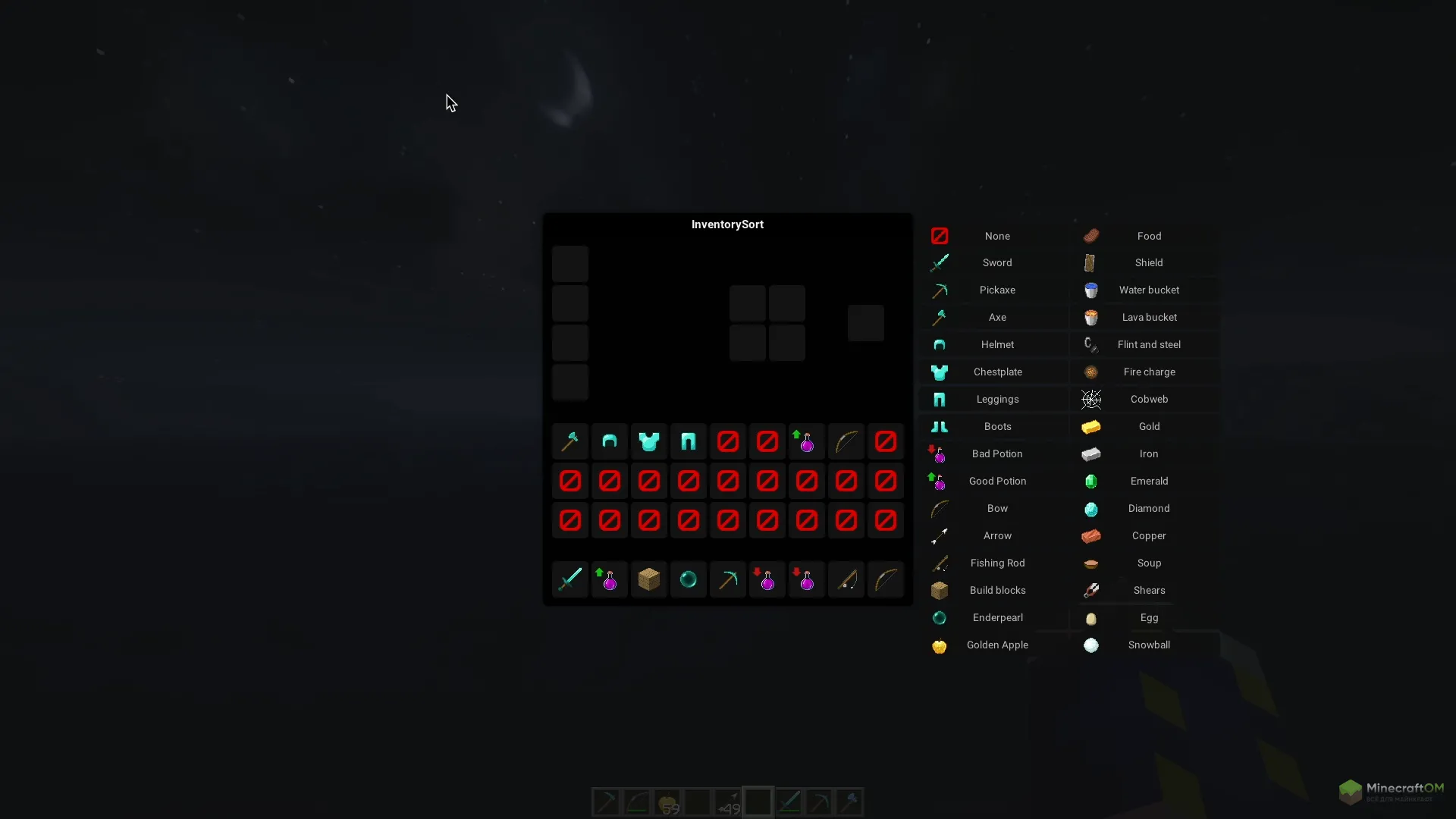Choose Cobweb from the item list

point(1148,399)
